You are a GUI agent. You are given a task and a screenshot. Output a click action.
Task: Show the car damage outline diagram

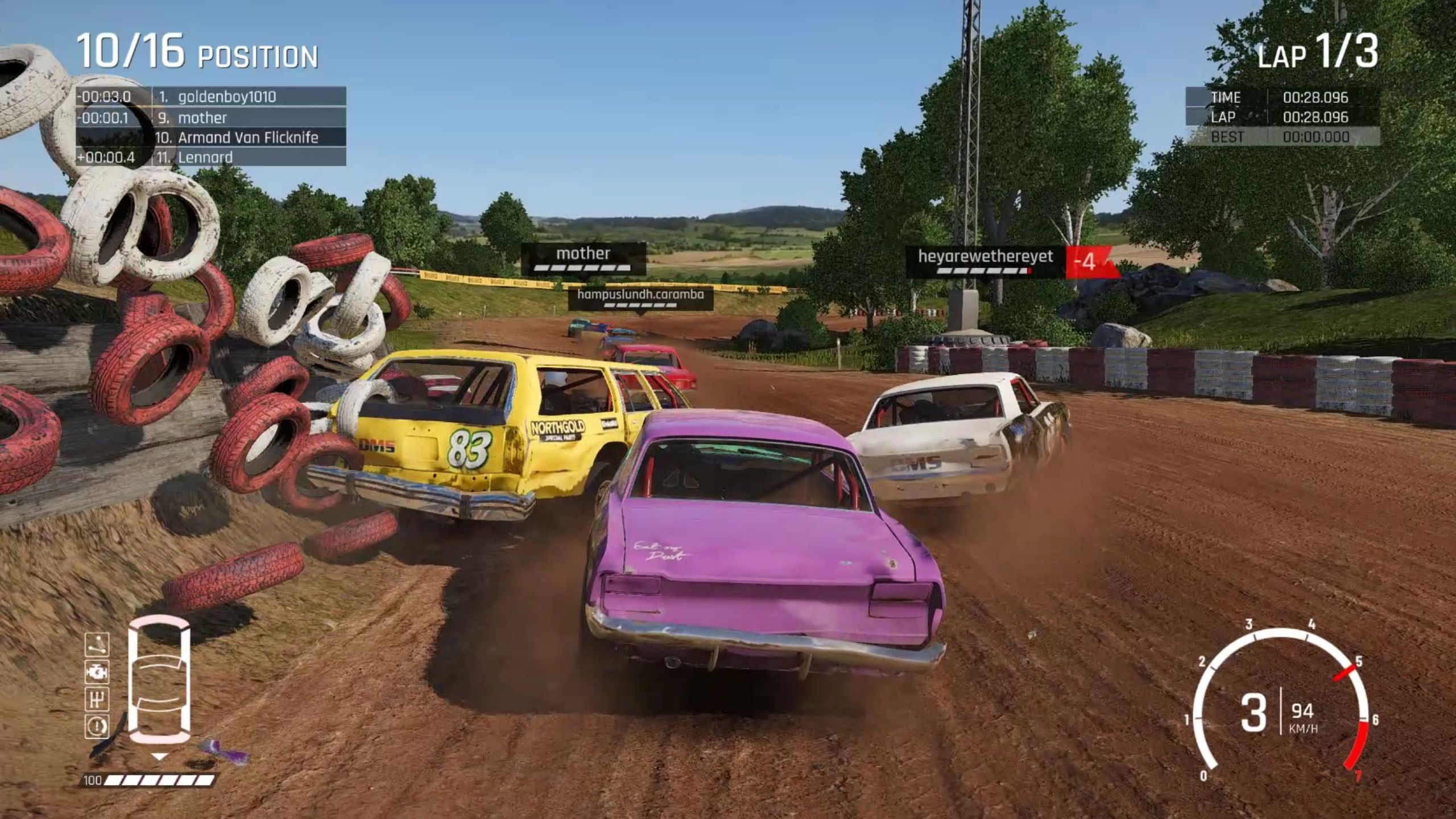pos(159,680)
